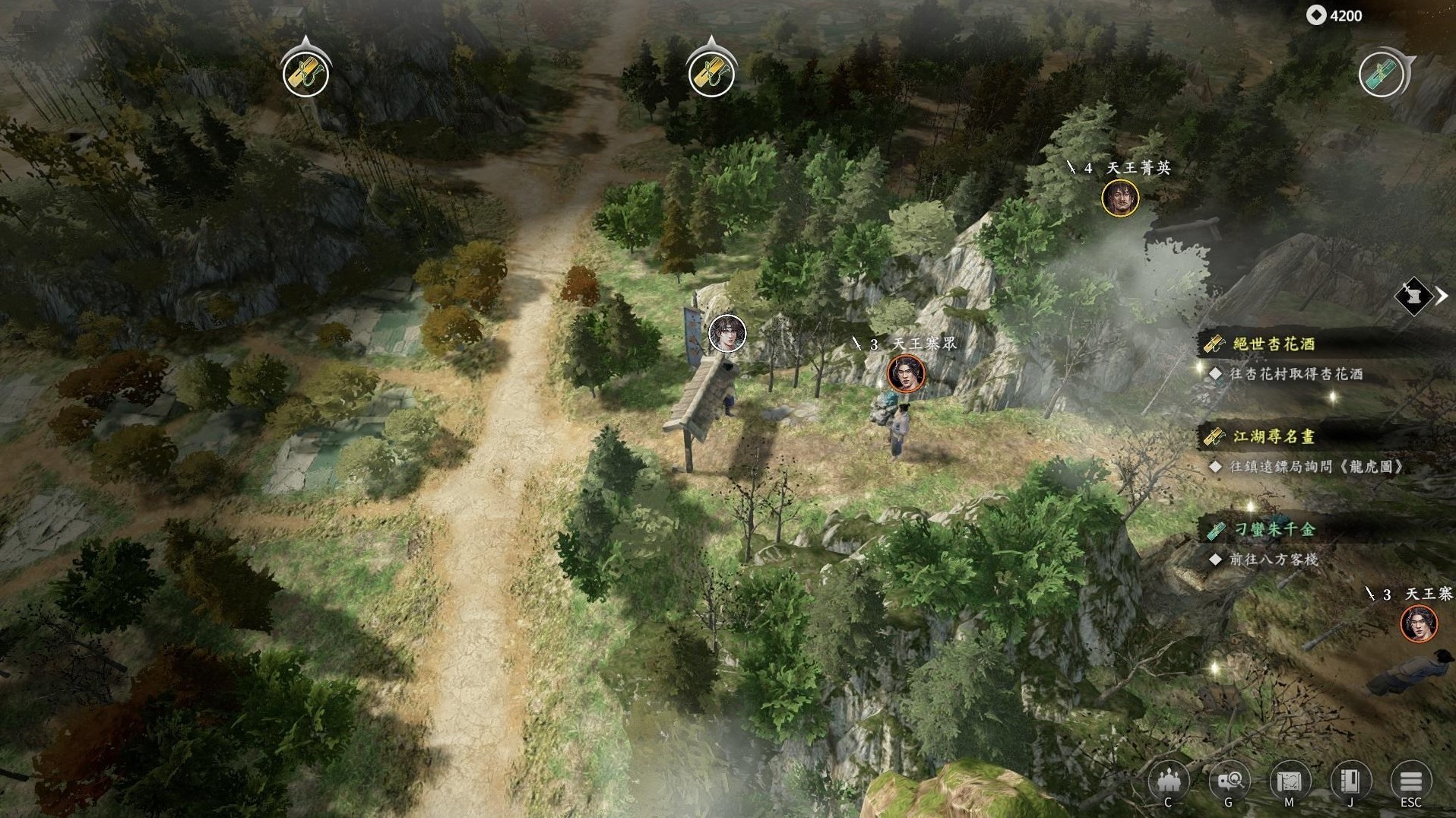The width and height of the screenshot is (1456, 818).
Task: Collapse the quest tracker with the arrow
Action: 1442,296
